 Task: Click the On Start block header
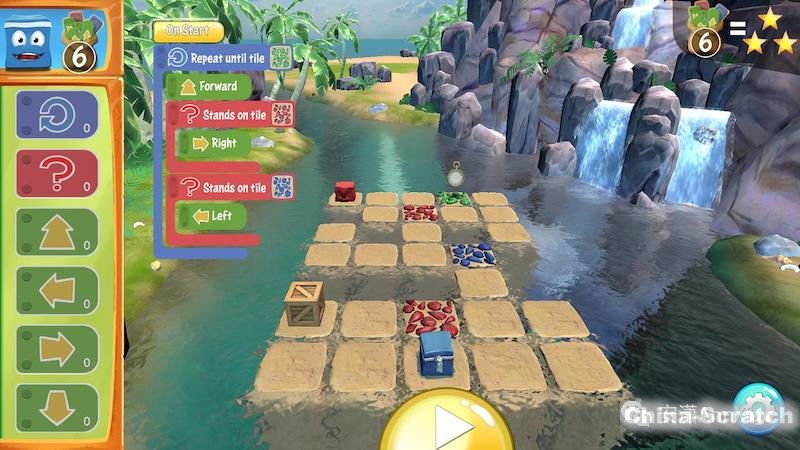pyautogui.click(x=189, y=31)
